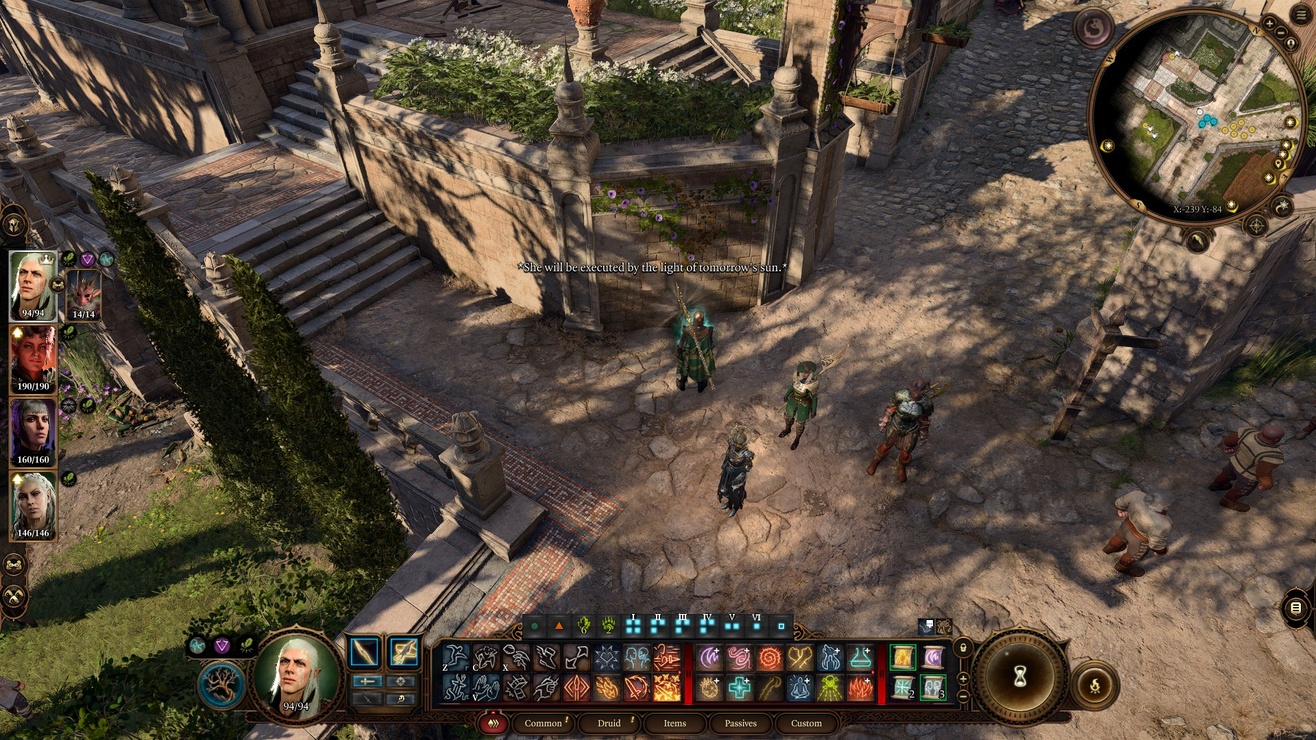Cast the teal healing cross spell

(x=740, y=688)
